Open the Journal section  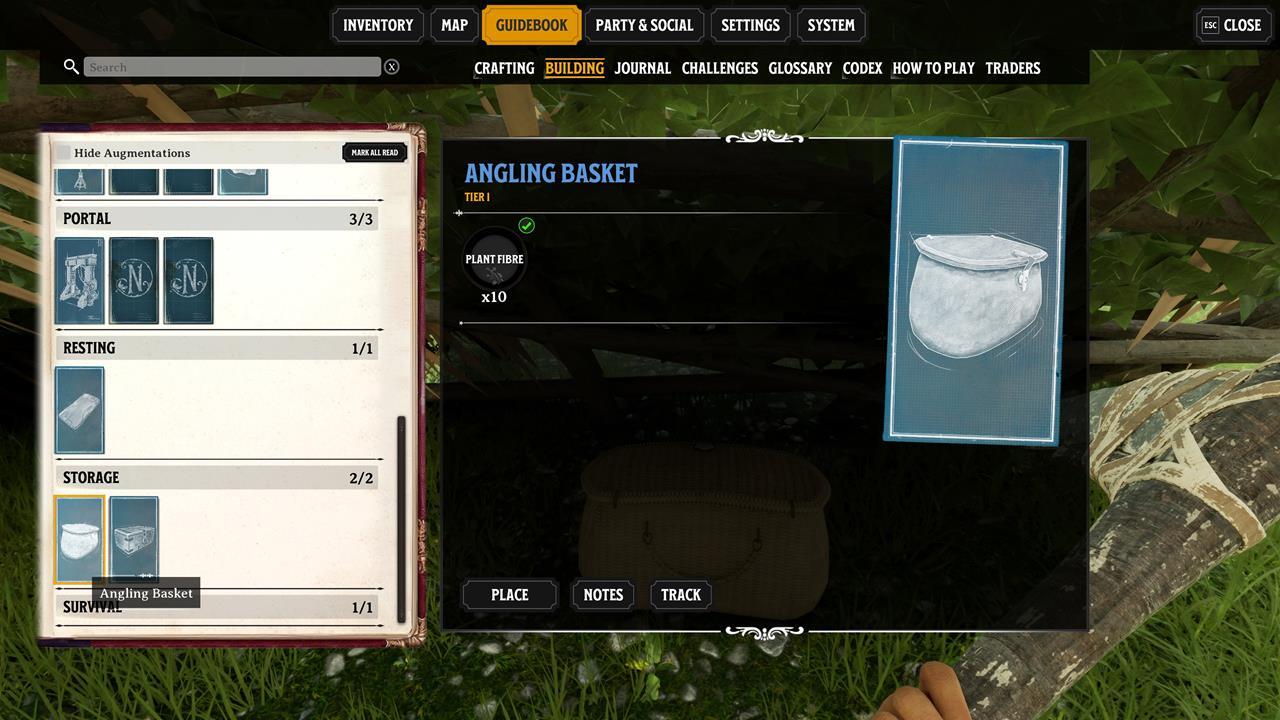click(642, 68)
